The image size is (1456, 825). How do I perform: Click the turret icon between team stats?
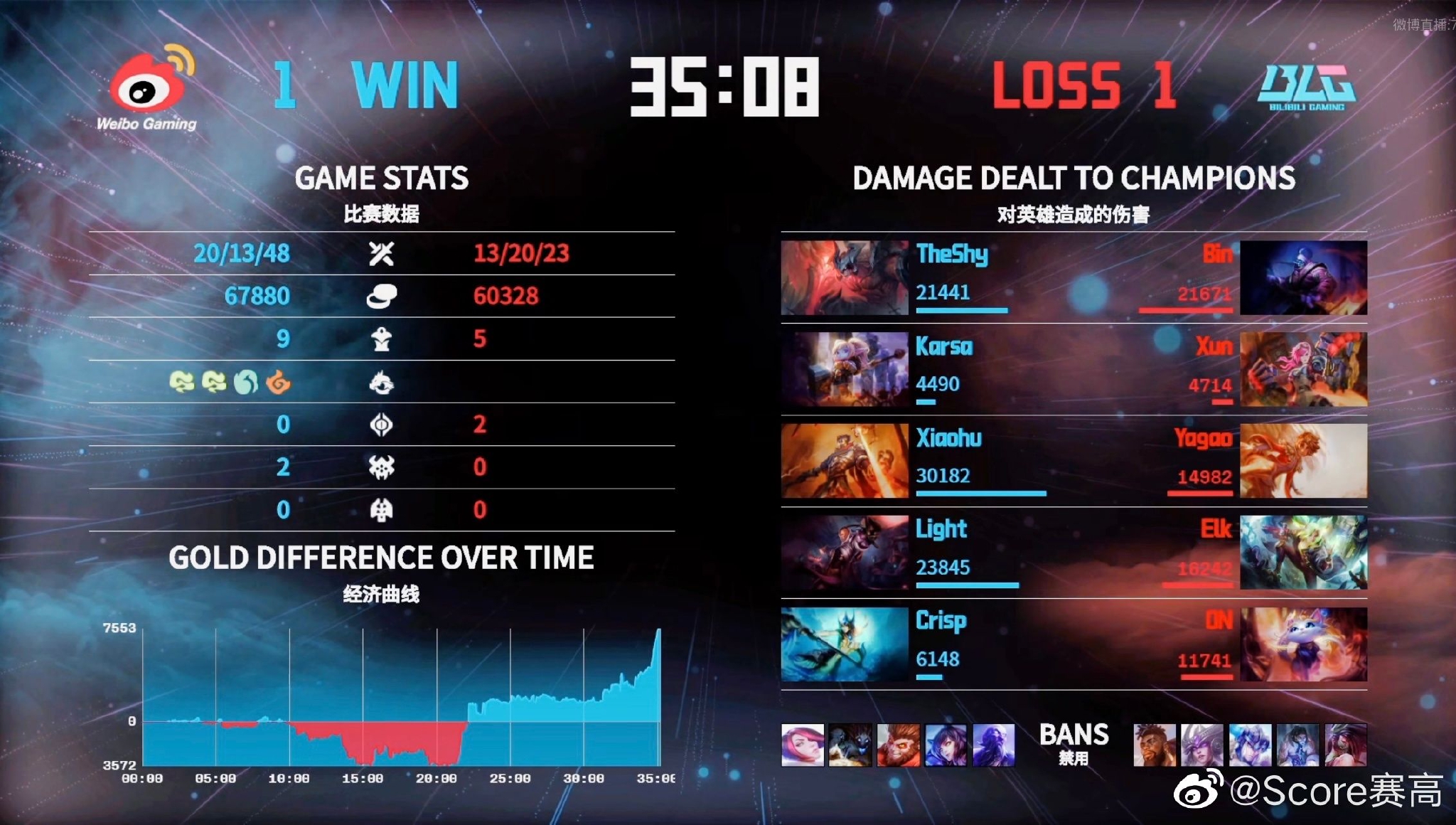click(x=382, y=339)
